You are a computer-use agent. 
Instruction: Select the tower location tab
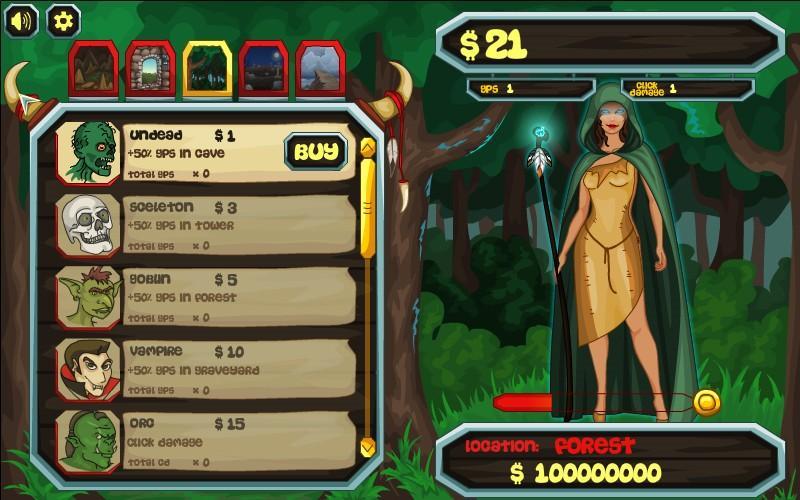[x=151, y=69]
